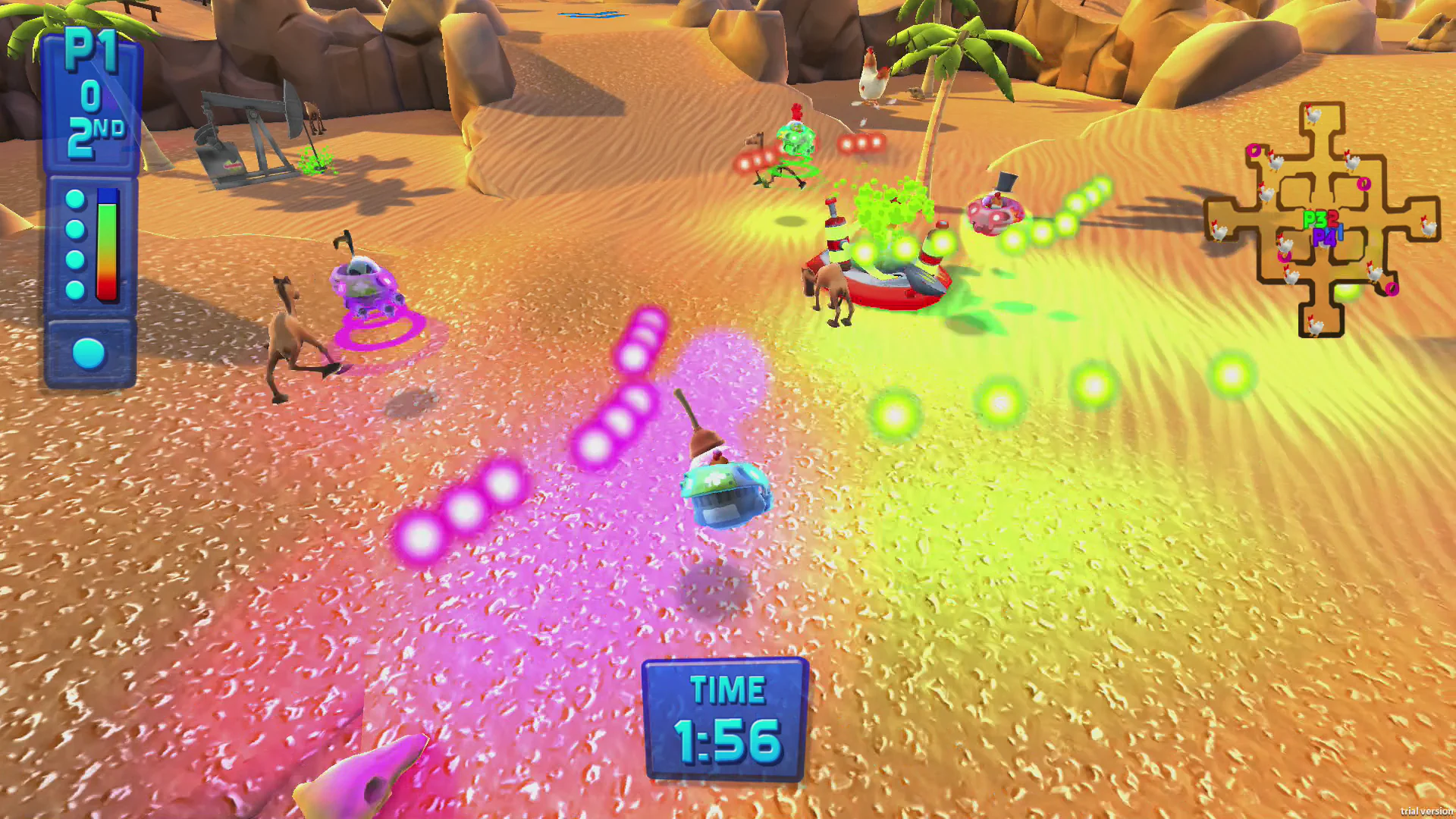The width and height of the screenshot is (1456, 819).
Task: Click the chicken icon atop the minimap
Action: click(1313, 115)
